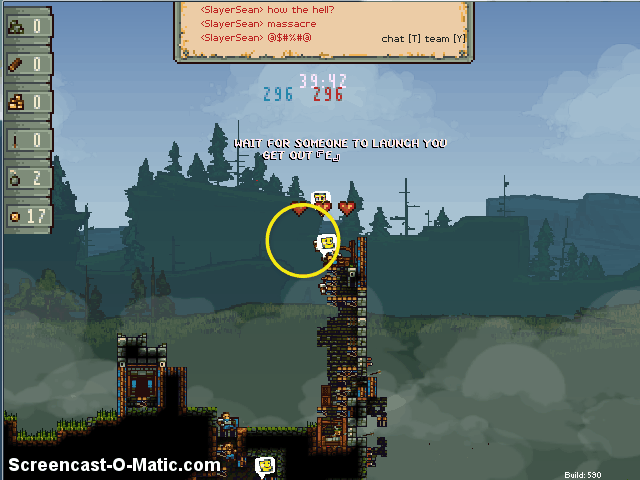Choose the wood resource slot
The image size is (640, 480).
click(28, 64)
